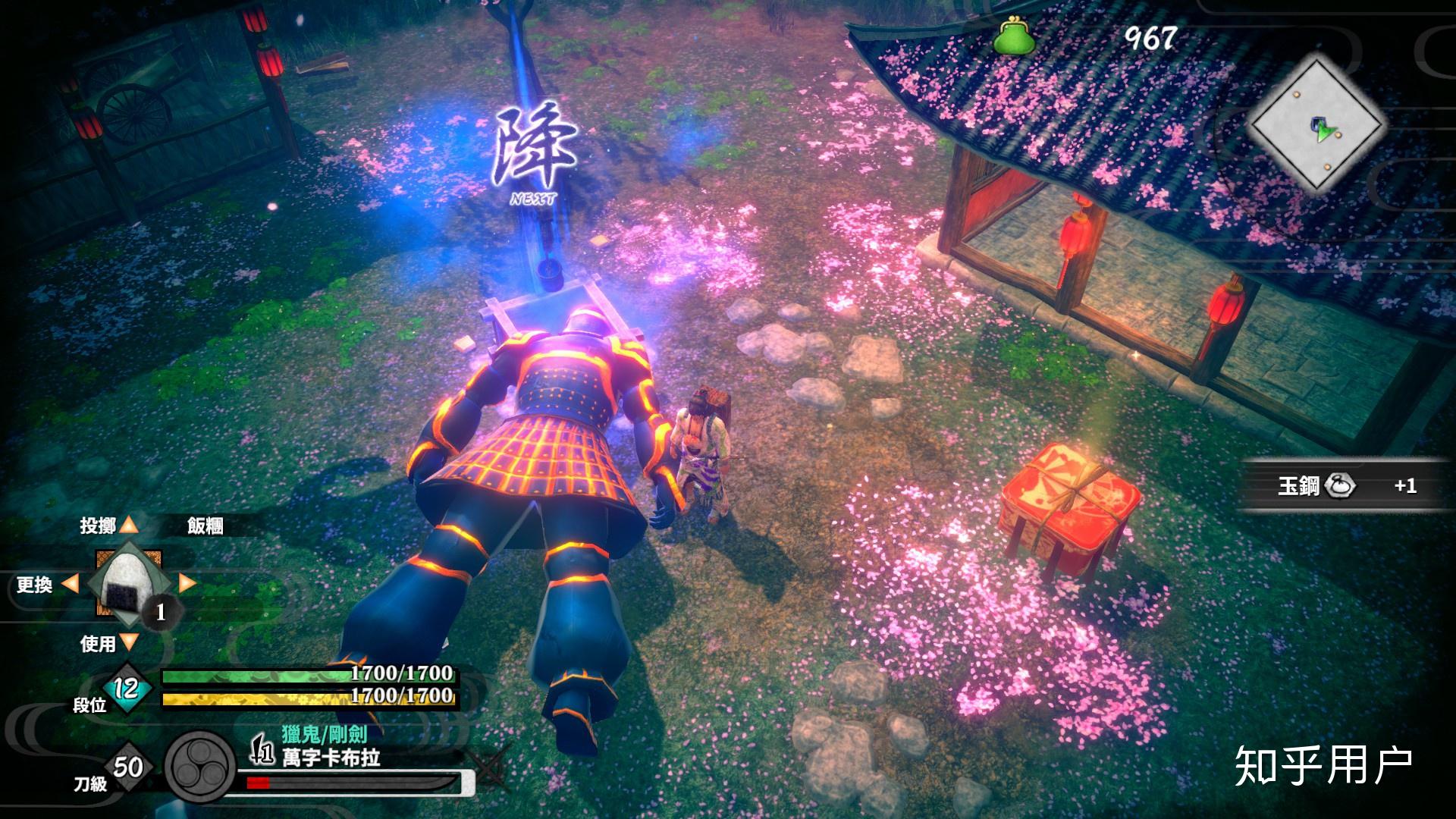Switch item with the left orange arrow
This screenshot has height=819, width=1456.
pos(70,584)
